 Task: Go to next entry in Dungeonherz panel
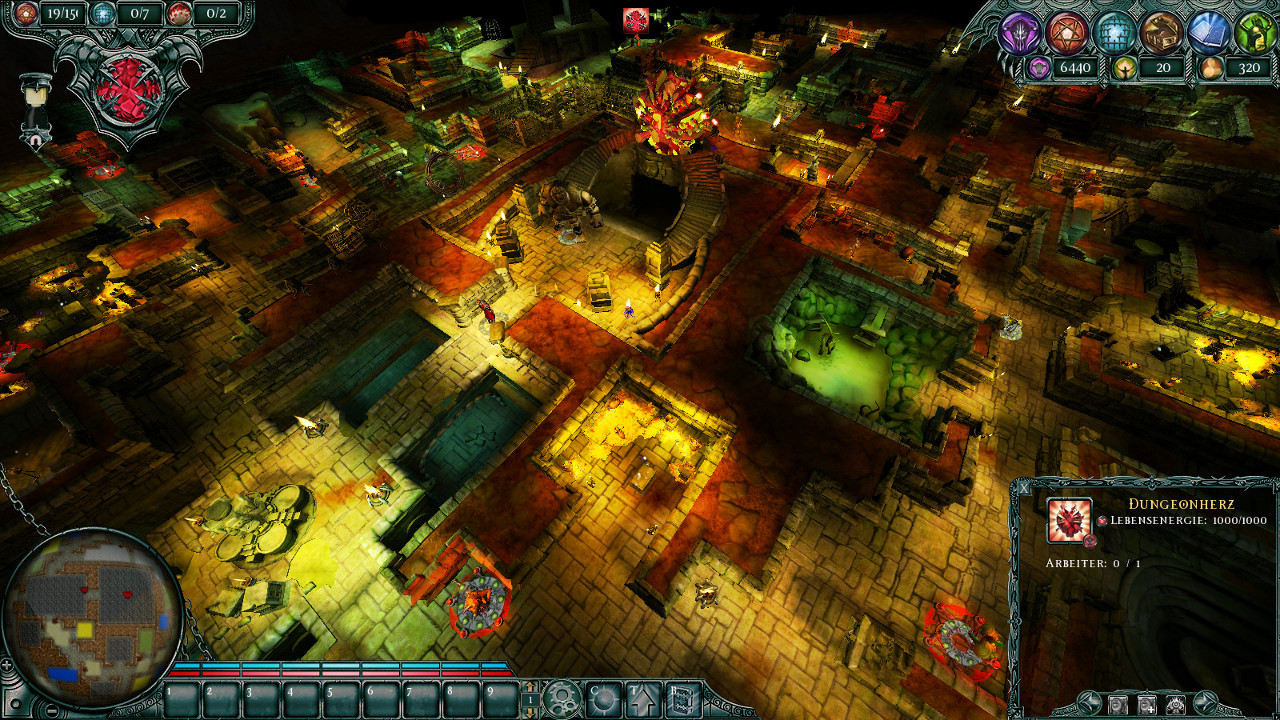point(1205,702)
